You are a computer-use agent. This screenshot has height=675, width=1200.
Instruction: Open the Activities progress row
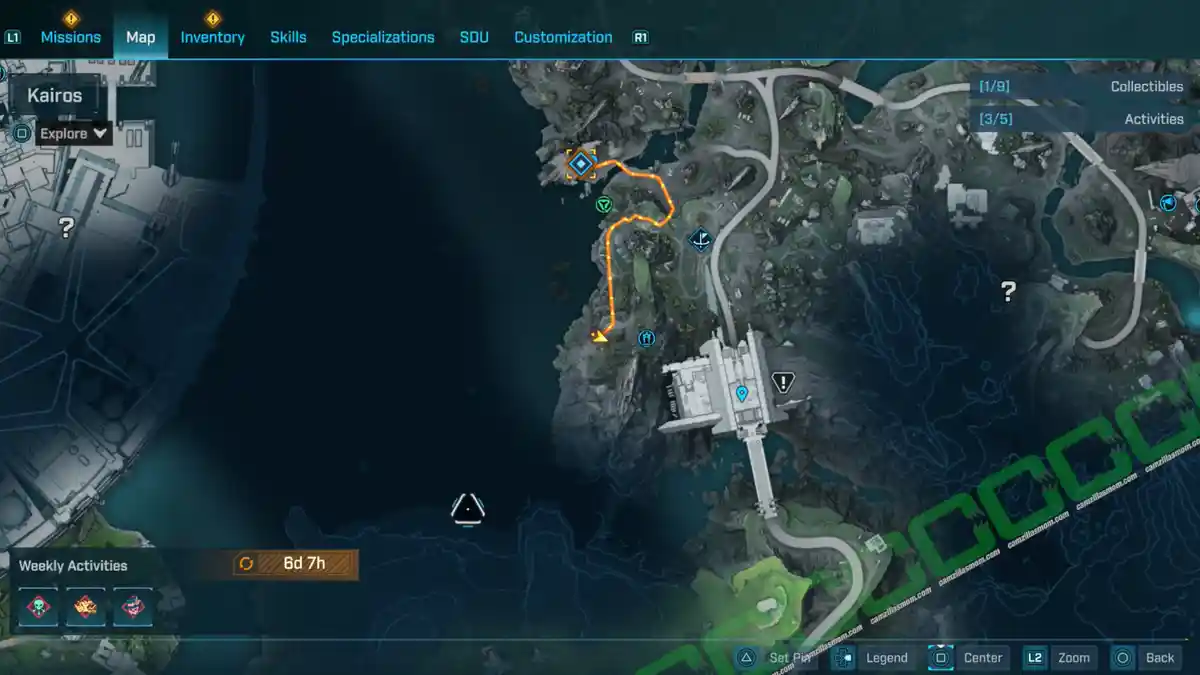(x=1082, y=119)
